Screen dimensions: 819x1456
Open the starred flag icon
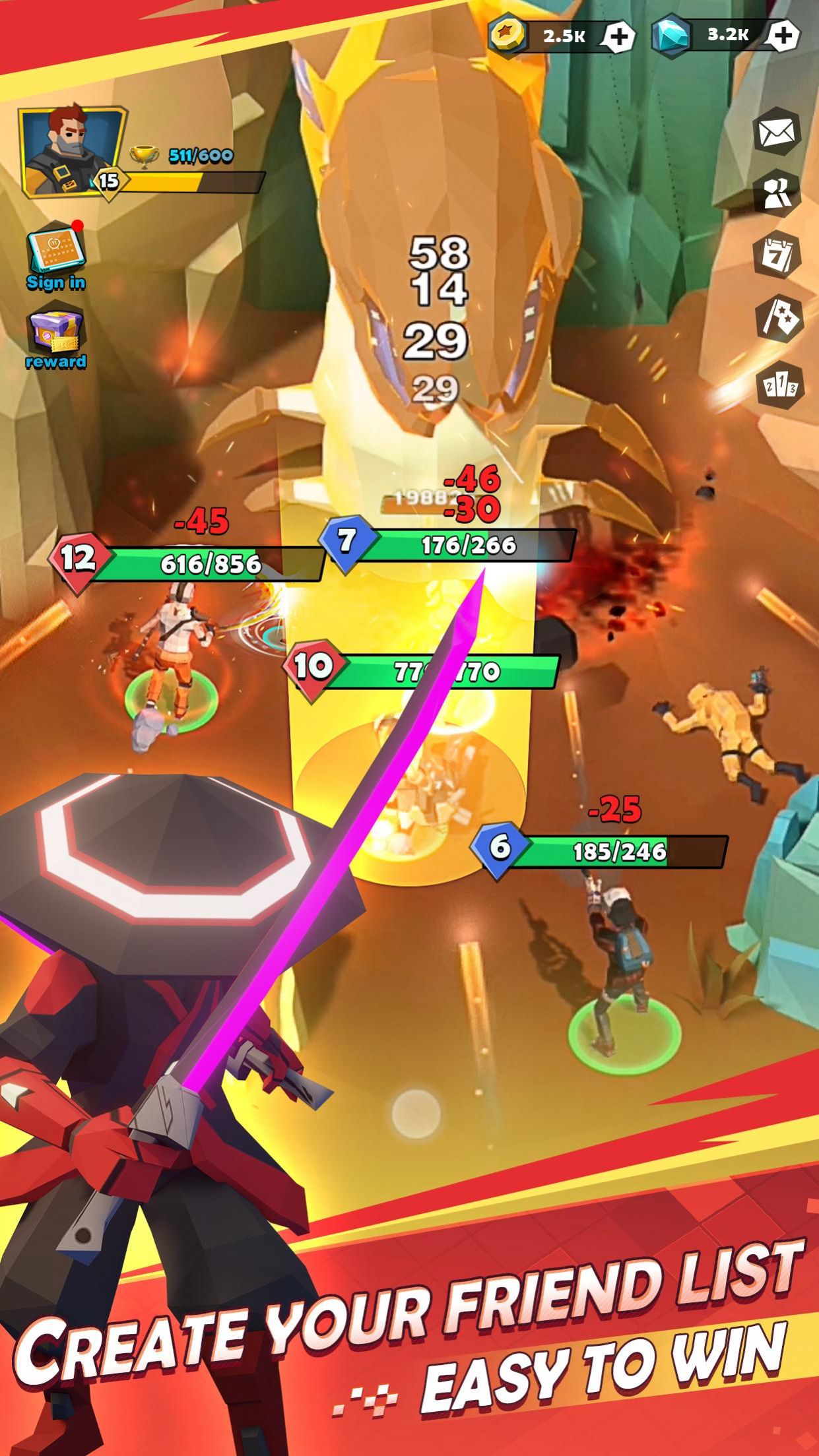(x=778, y=319)
